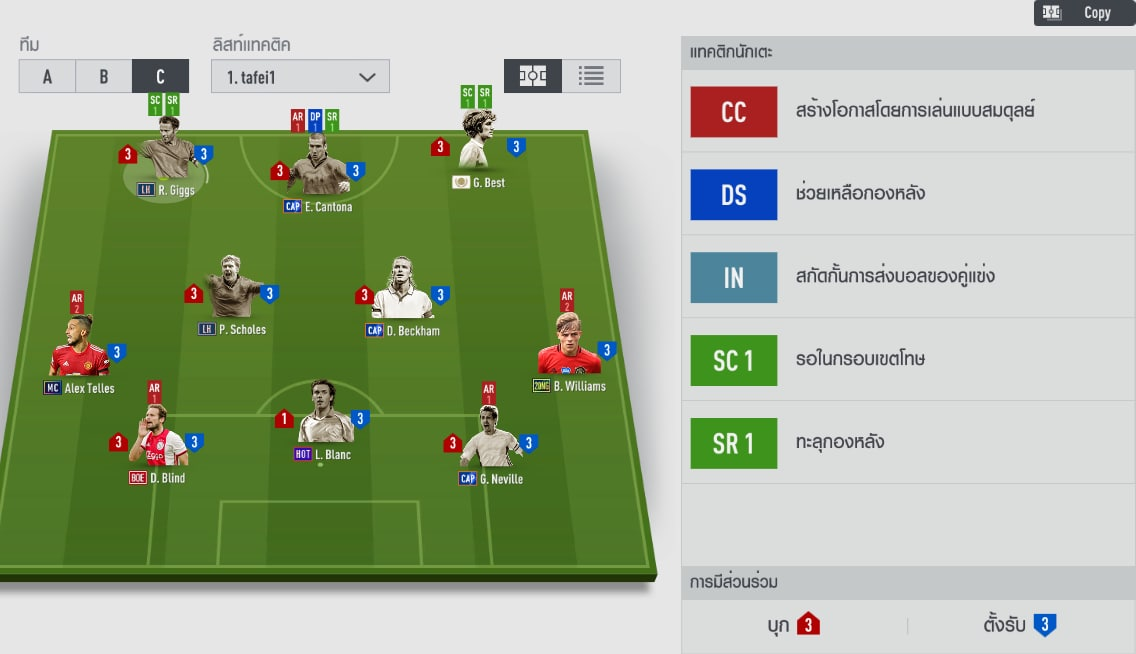Choose the DS tactic entry
The width and height of the screenshot is (1136, 654).
908,194
